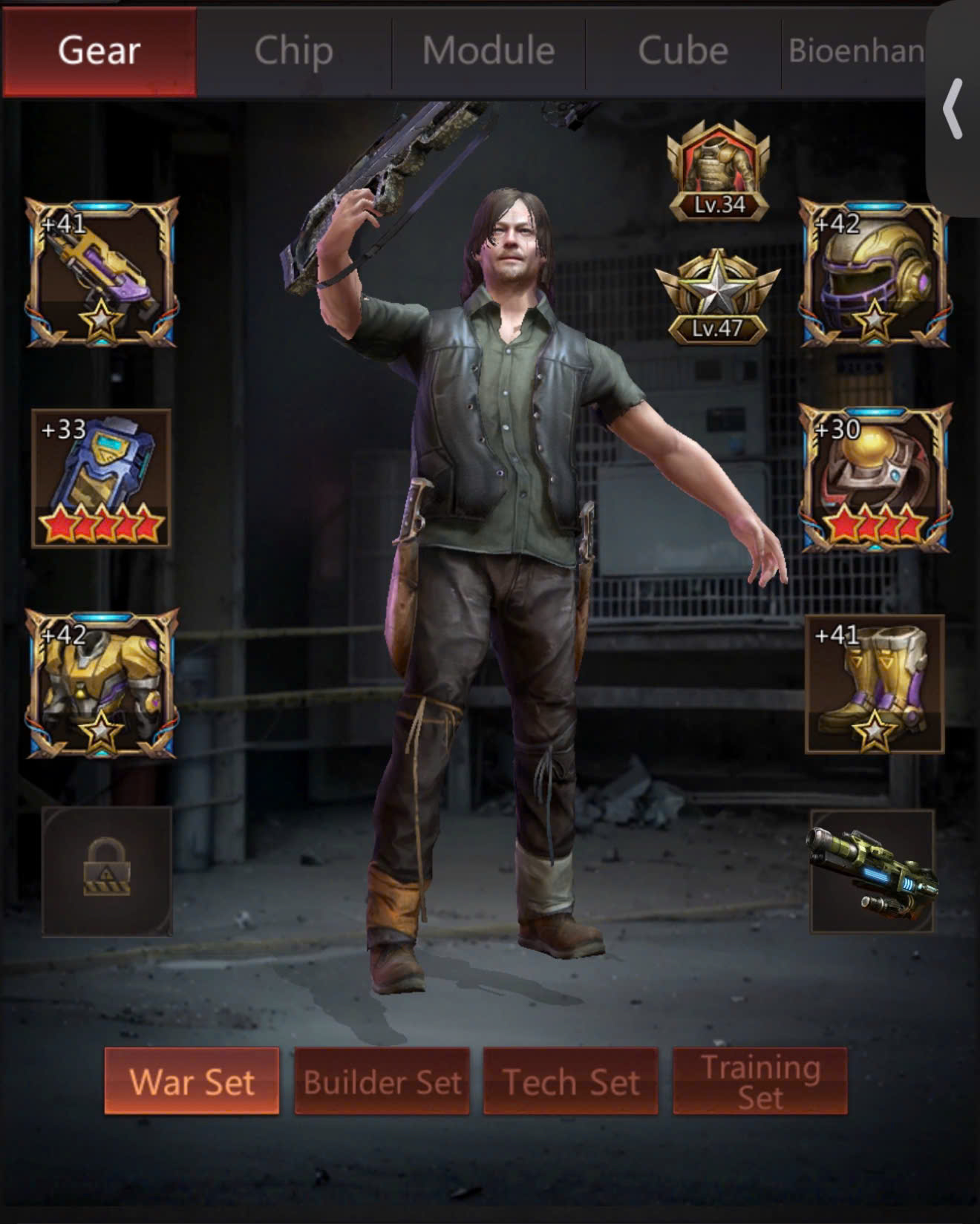Select the Training Set loadout
This screenshot has width=980, height=1224.
[760, 1081]
